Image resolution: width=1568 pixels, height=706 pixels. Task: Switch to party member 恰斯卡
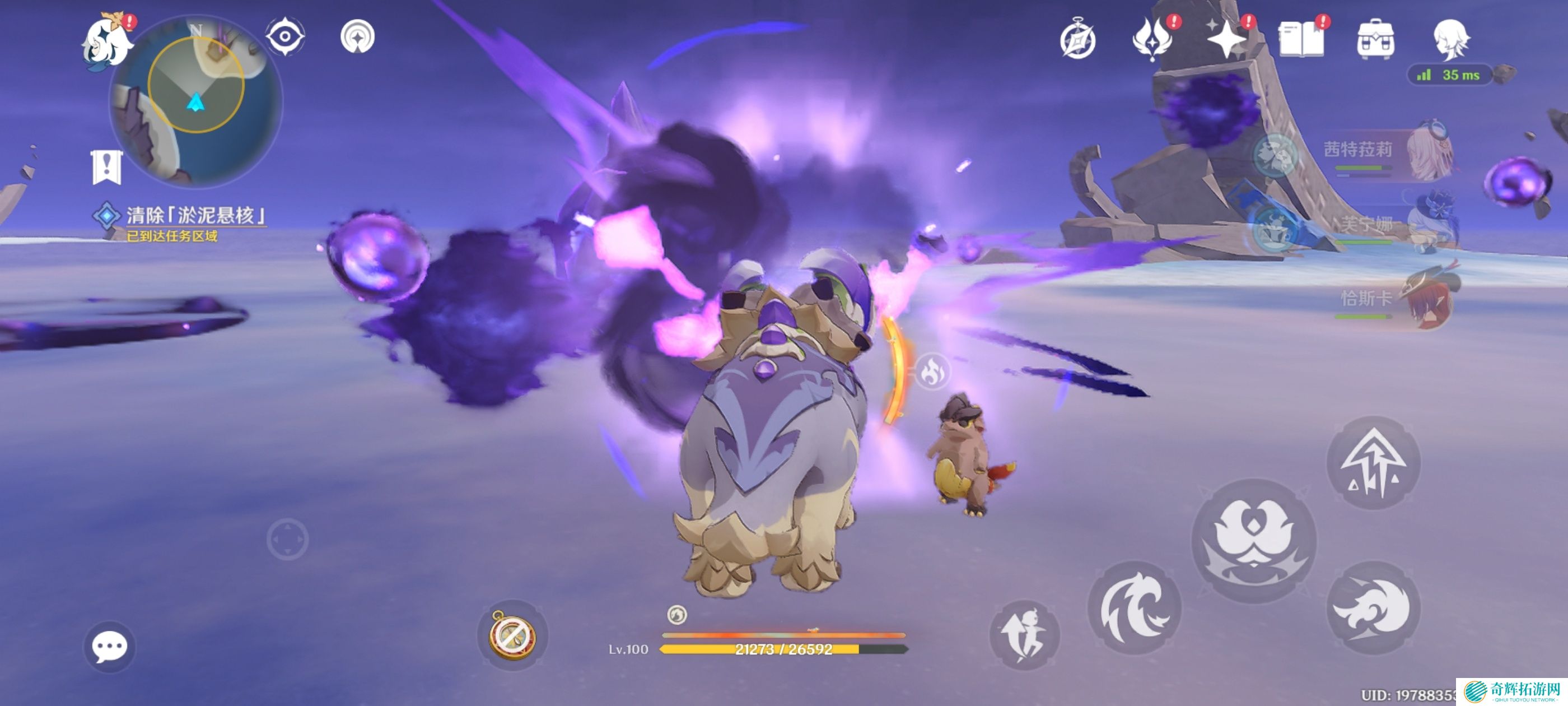tap(1388, 299)
